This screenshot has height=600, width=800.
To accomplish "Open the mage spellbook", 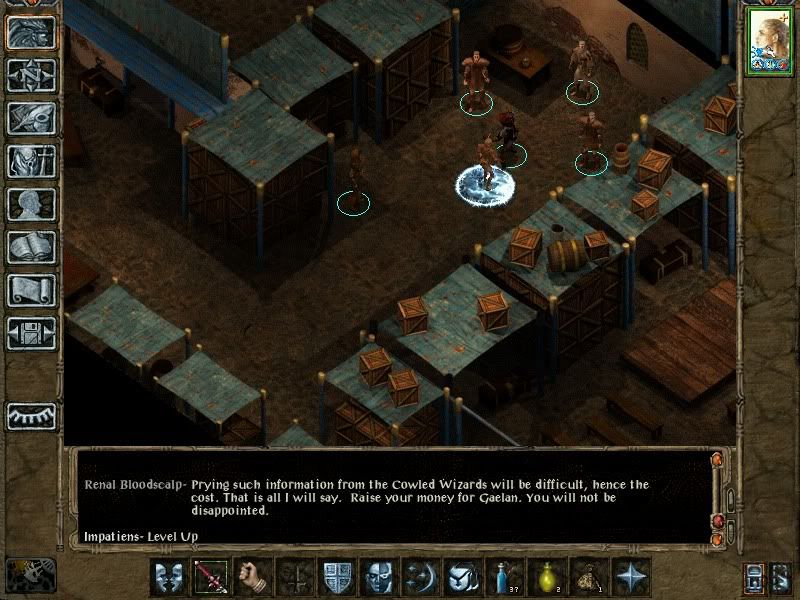I will (31, 247).
